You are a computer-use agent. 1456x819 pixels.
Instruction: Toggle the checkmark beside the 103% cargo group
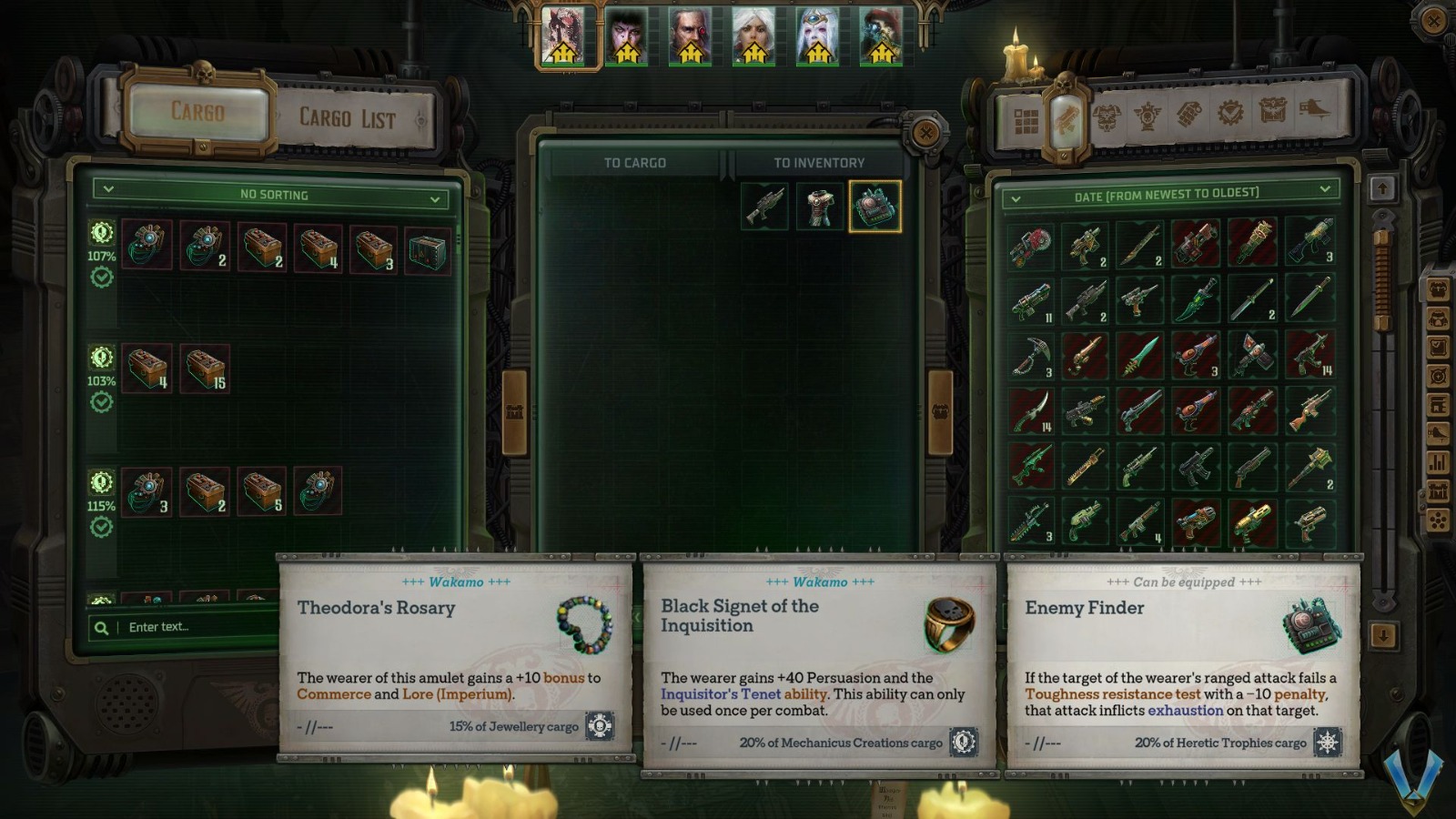(x=100, y=398)
